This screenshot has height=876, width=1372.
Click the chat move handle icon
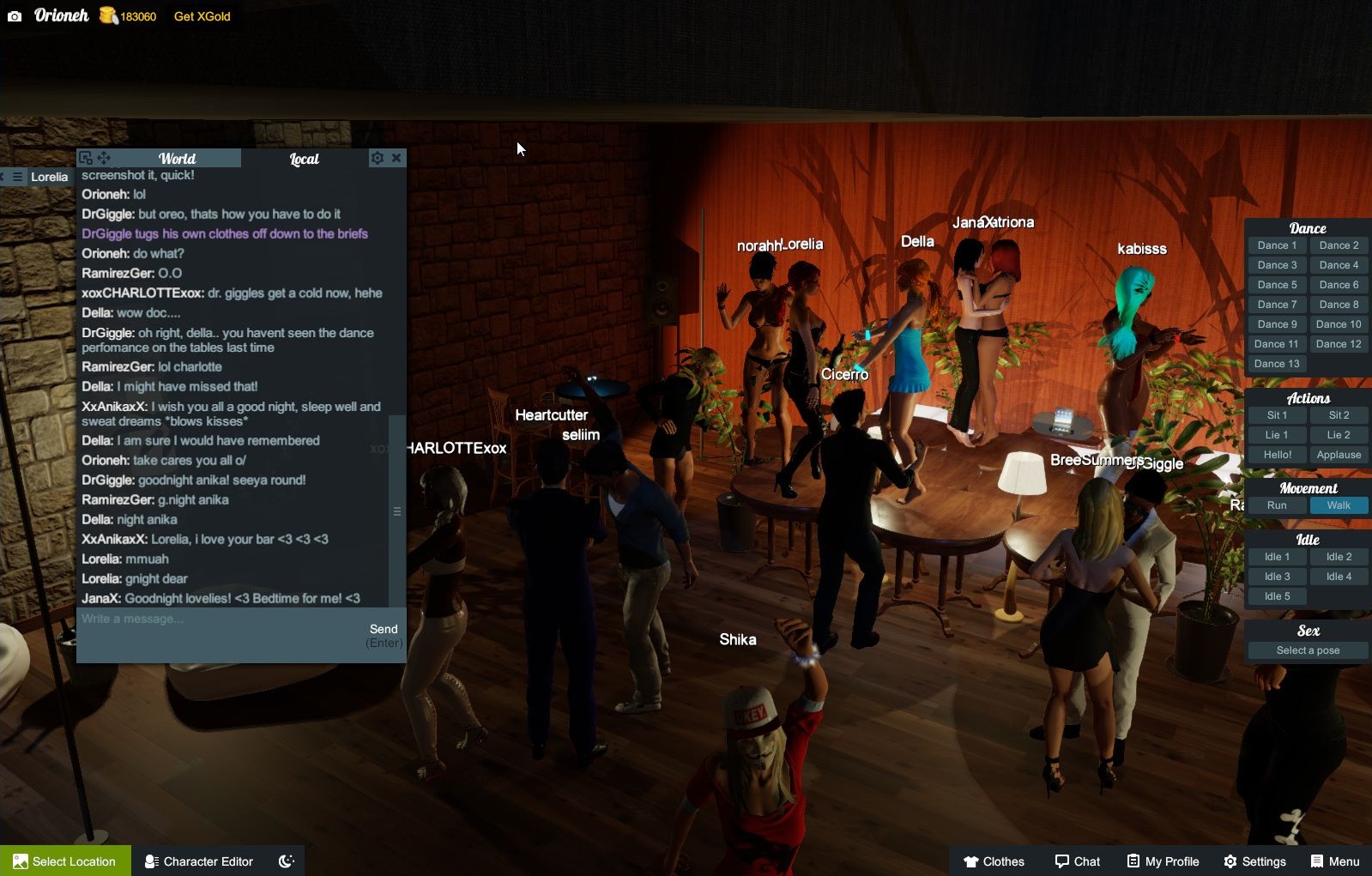tap(103, 158)
